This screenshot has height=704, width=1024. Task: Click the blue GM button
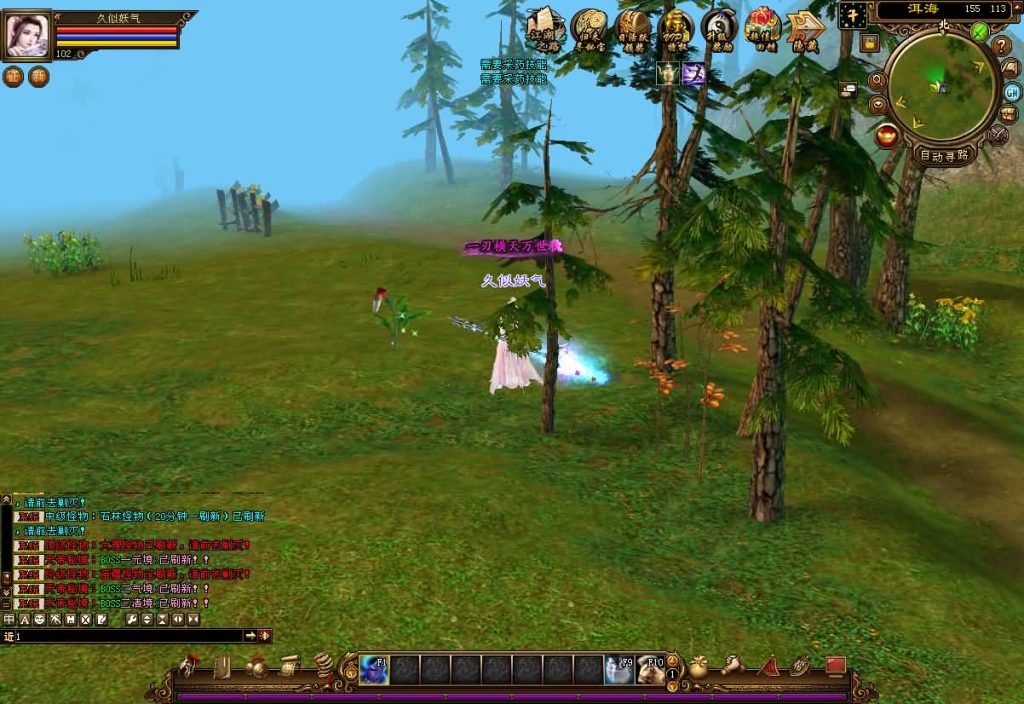tap(1012, 91)
